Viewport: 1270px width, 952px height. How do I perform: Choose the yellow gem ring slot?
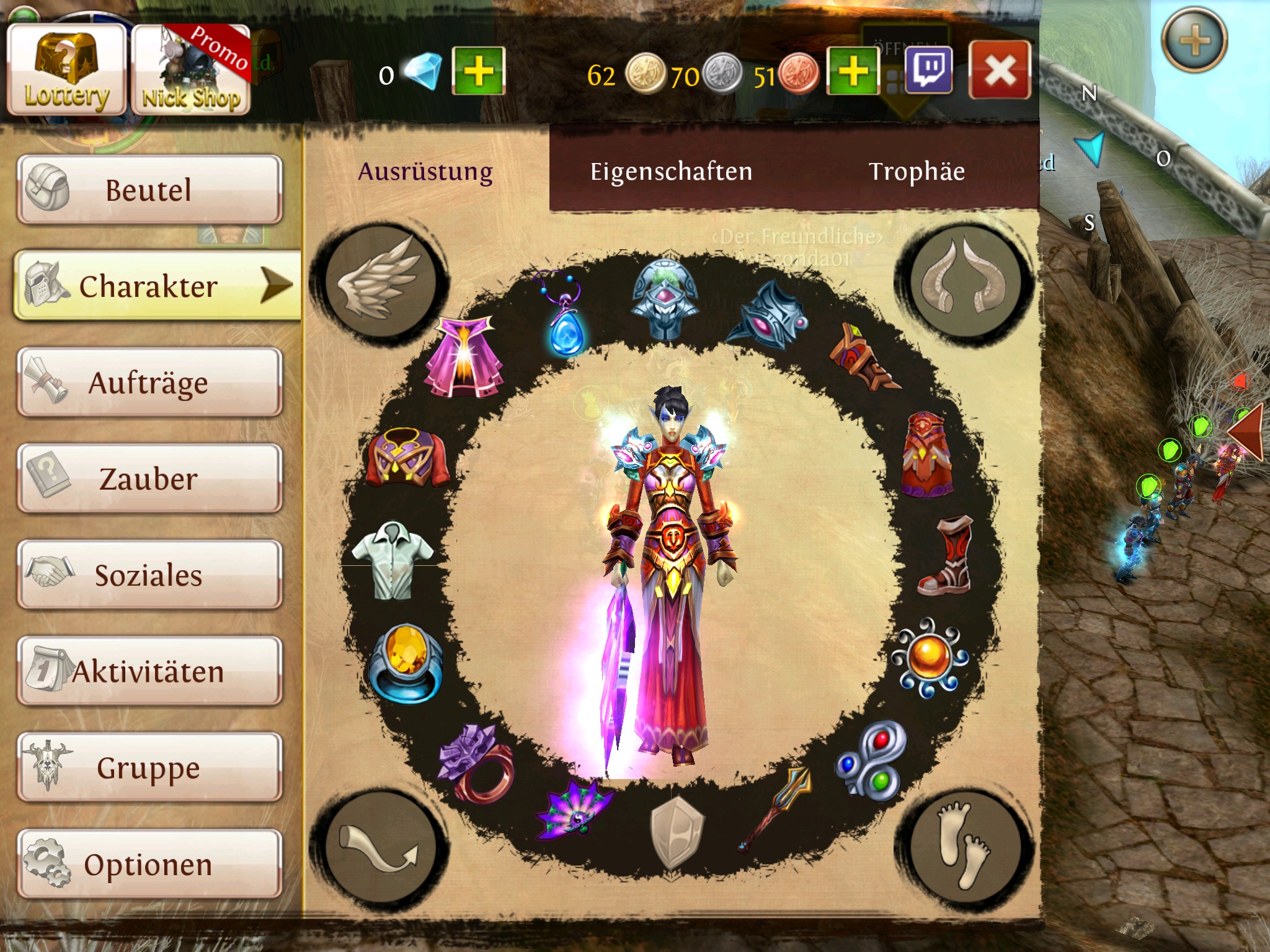point(406,663)
